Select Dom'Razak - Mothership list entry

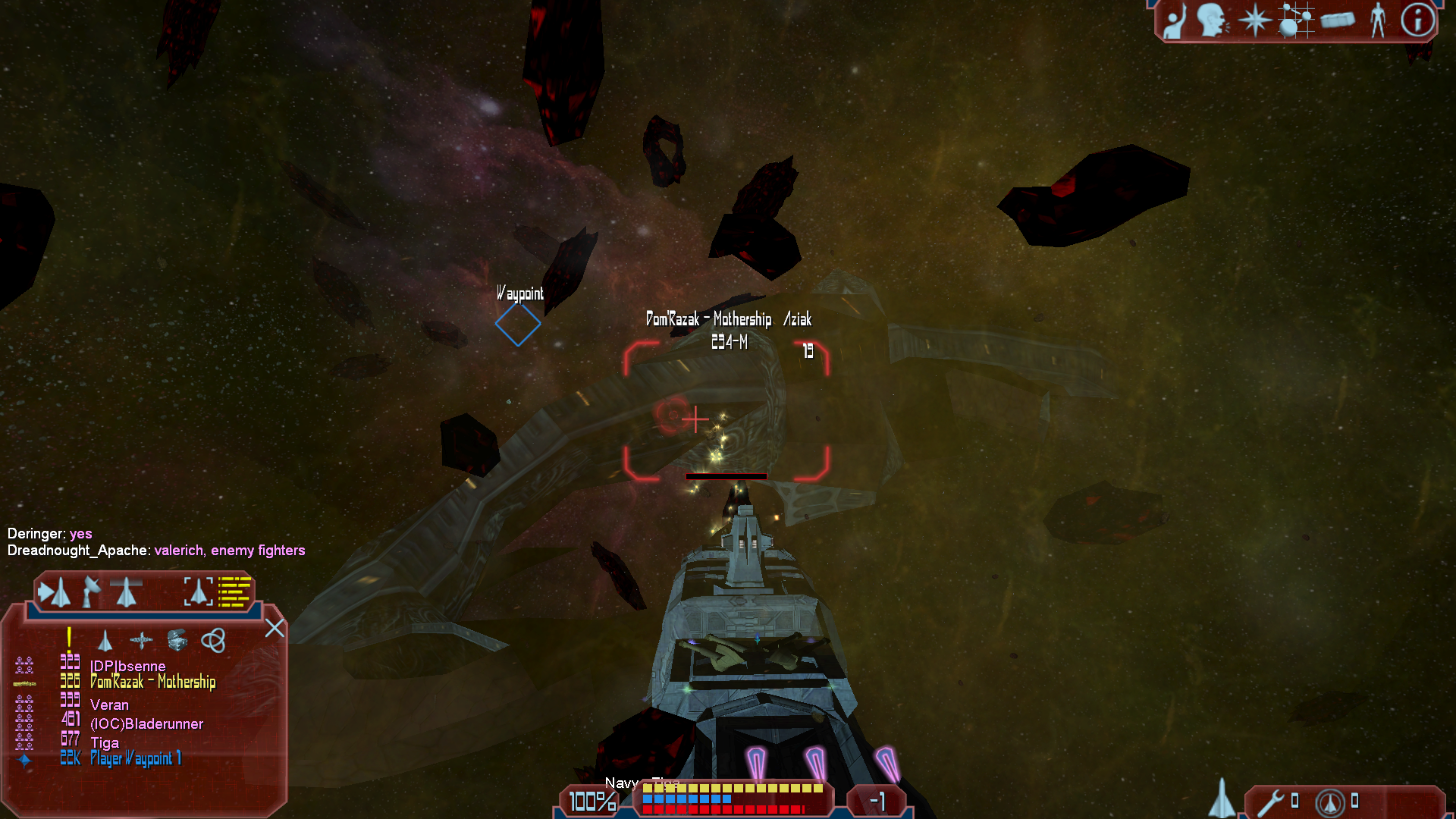click(152, 682)
